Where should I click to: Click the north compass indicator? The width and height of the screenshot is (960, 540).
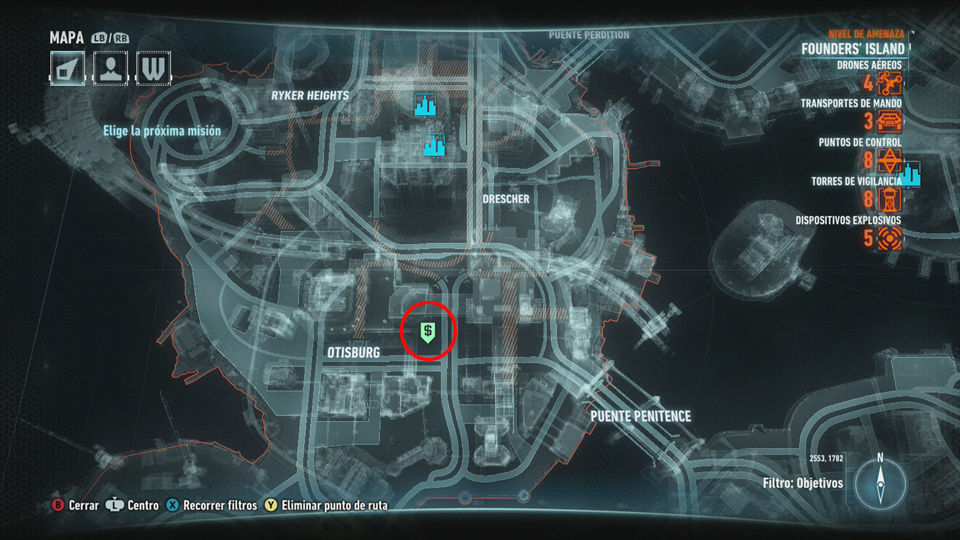880,482
